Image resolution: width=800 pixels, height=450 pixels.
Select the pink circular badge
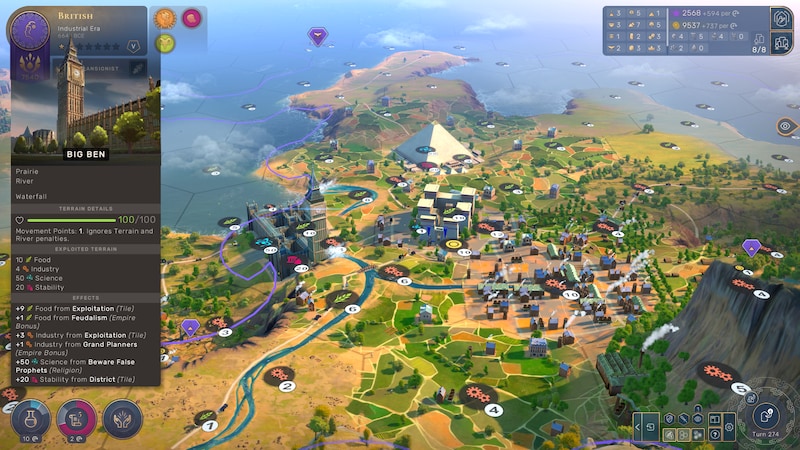click(190, 17)
